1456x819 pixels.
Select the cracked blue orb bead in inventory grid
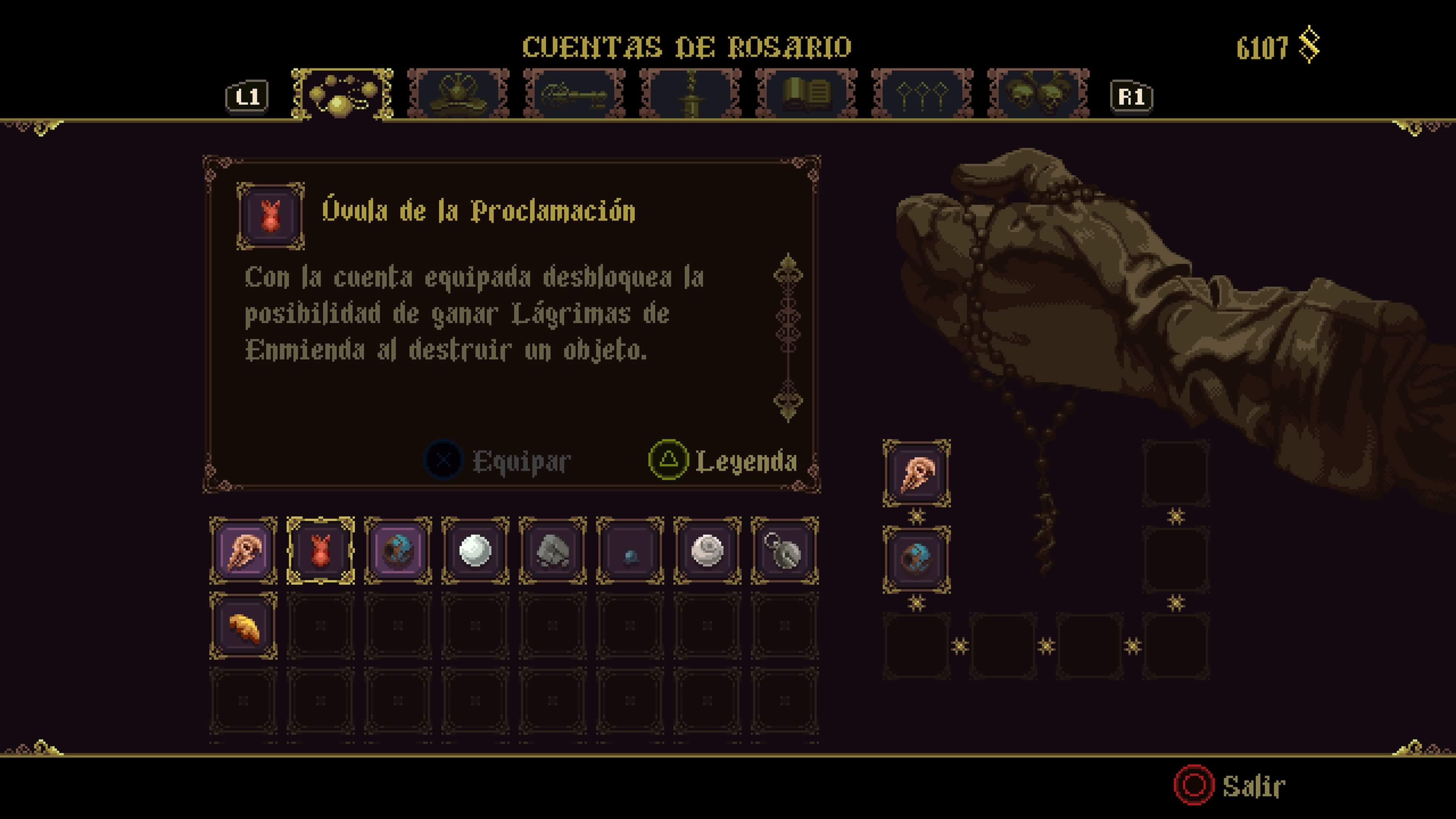pyautogui.click(x=398, y=551)
